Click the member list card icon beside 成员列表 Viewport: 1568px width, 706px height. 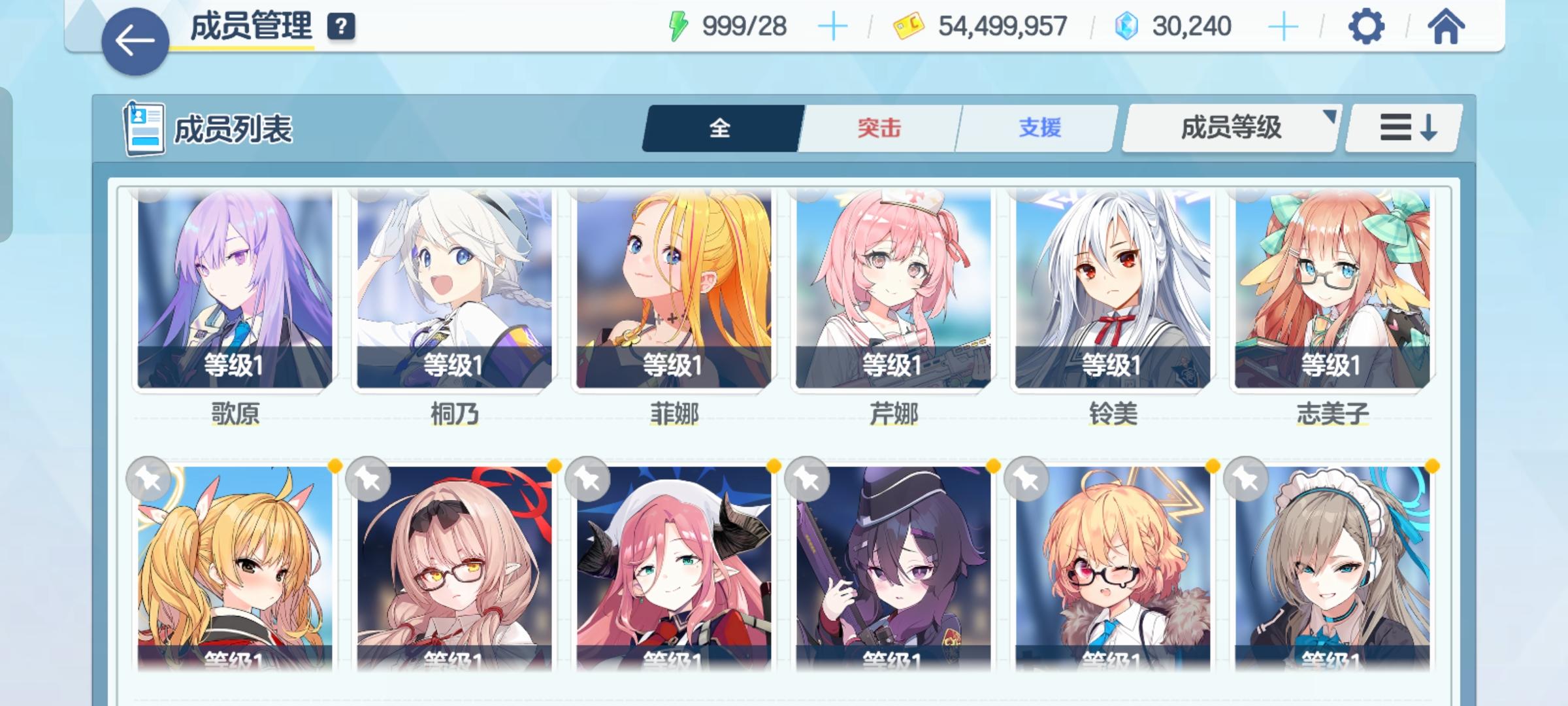(x=145, y=128)
